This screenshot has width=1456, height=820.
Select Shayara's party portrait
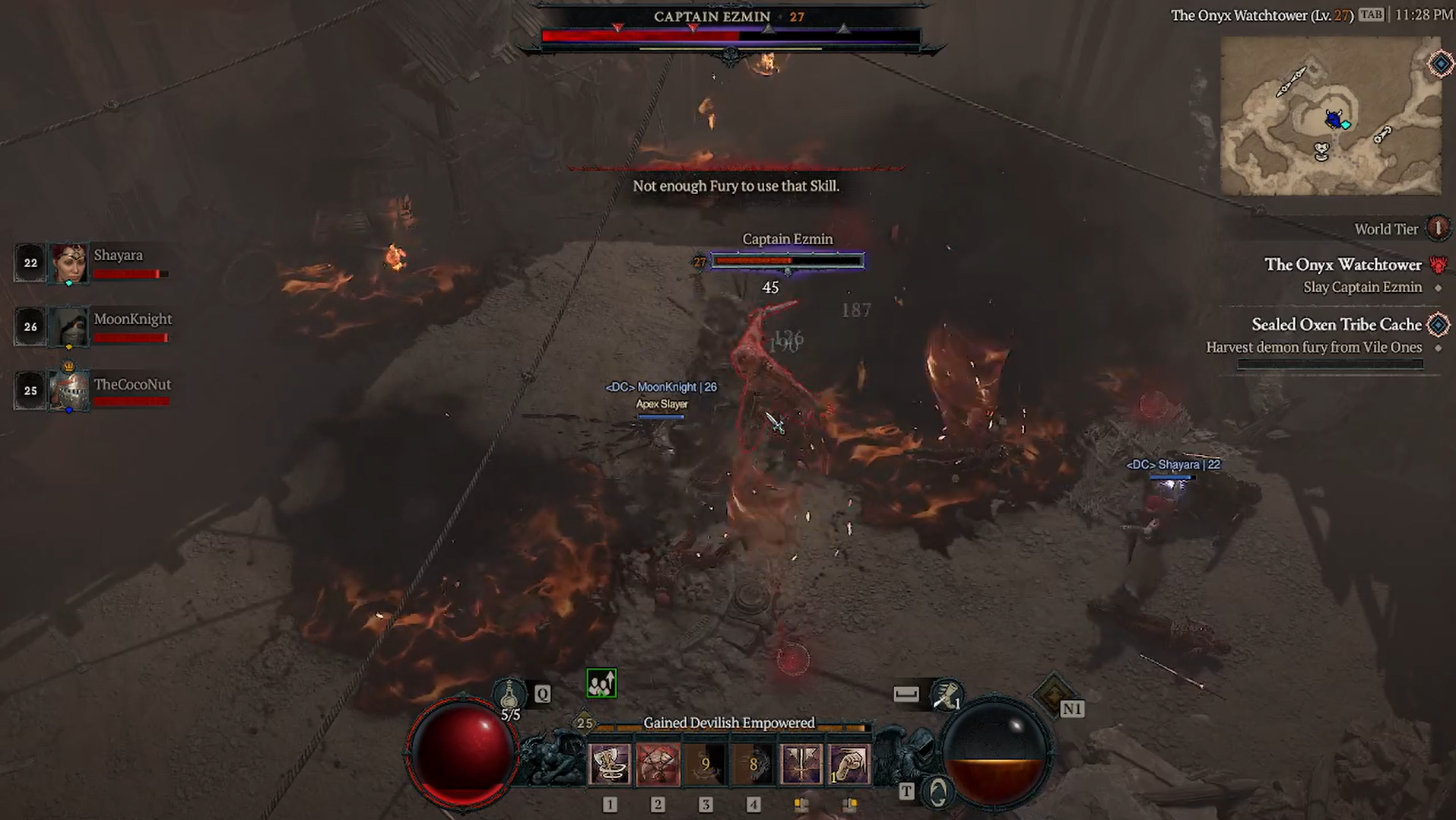(68, 263)
